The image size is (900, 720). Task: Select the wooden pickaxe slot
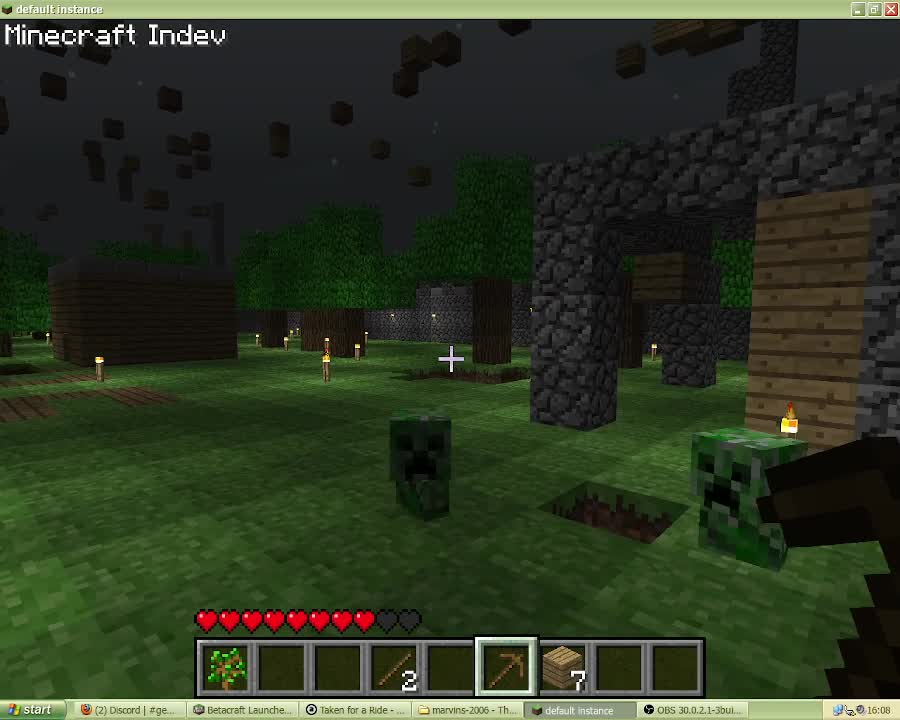pyautogui.click(x=506, y=667)
